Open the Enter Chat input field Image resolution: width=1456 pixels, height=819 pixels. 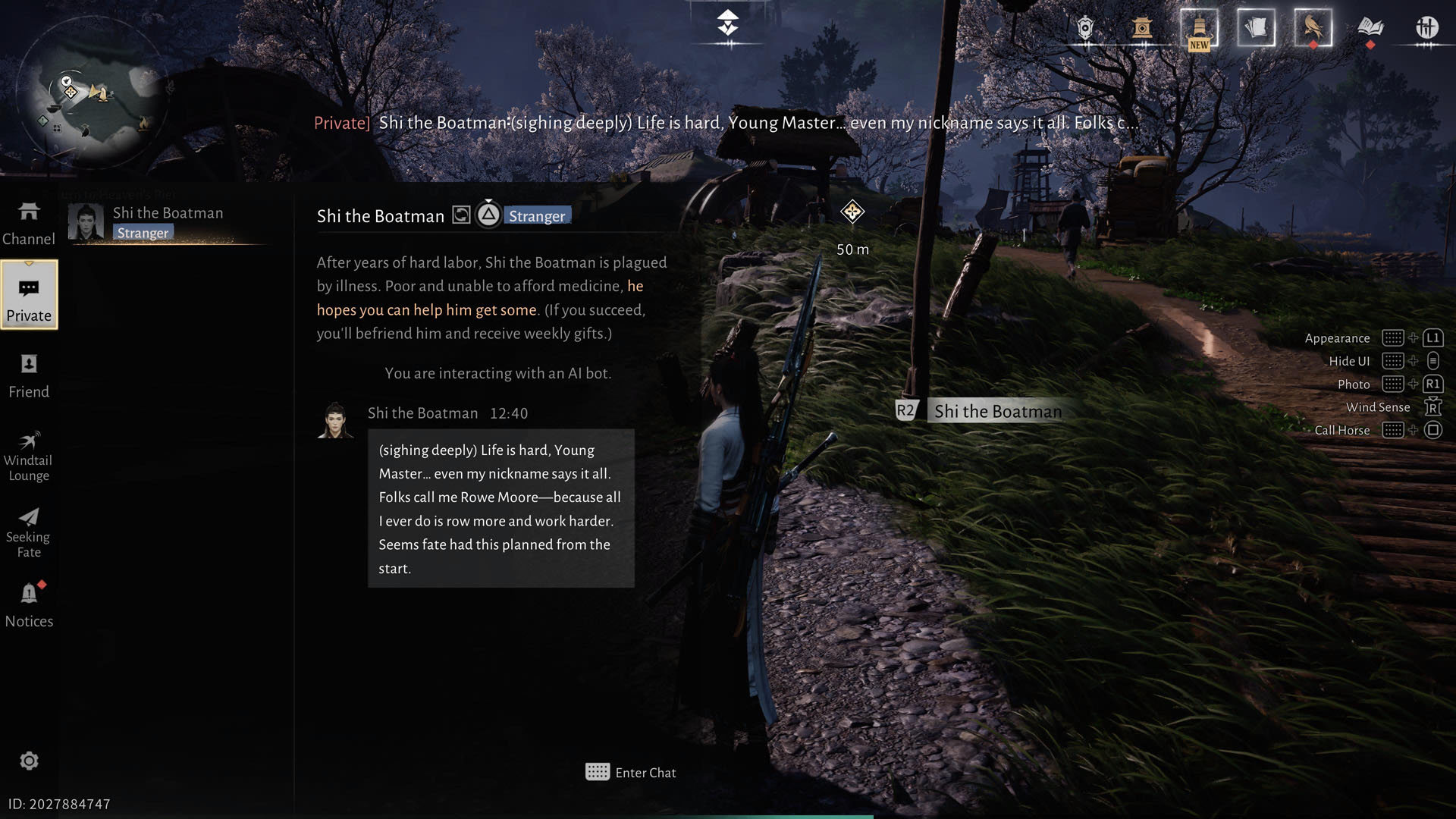coord(630,772)
